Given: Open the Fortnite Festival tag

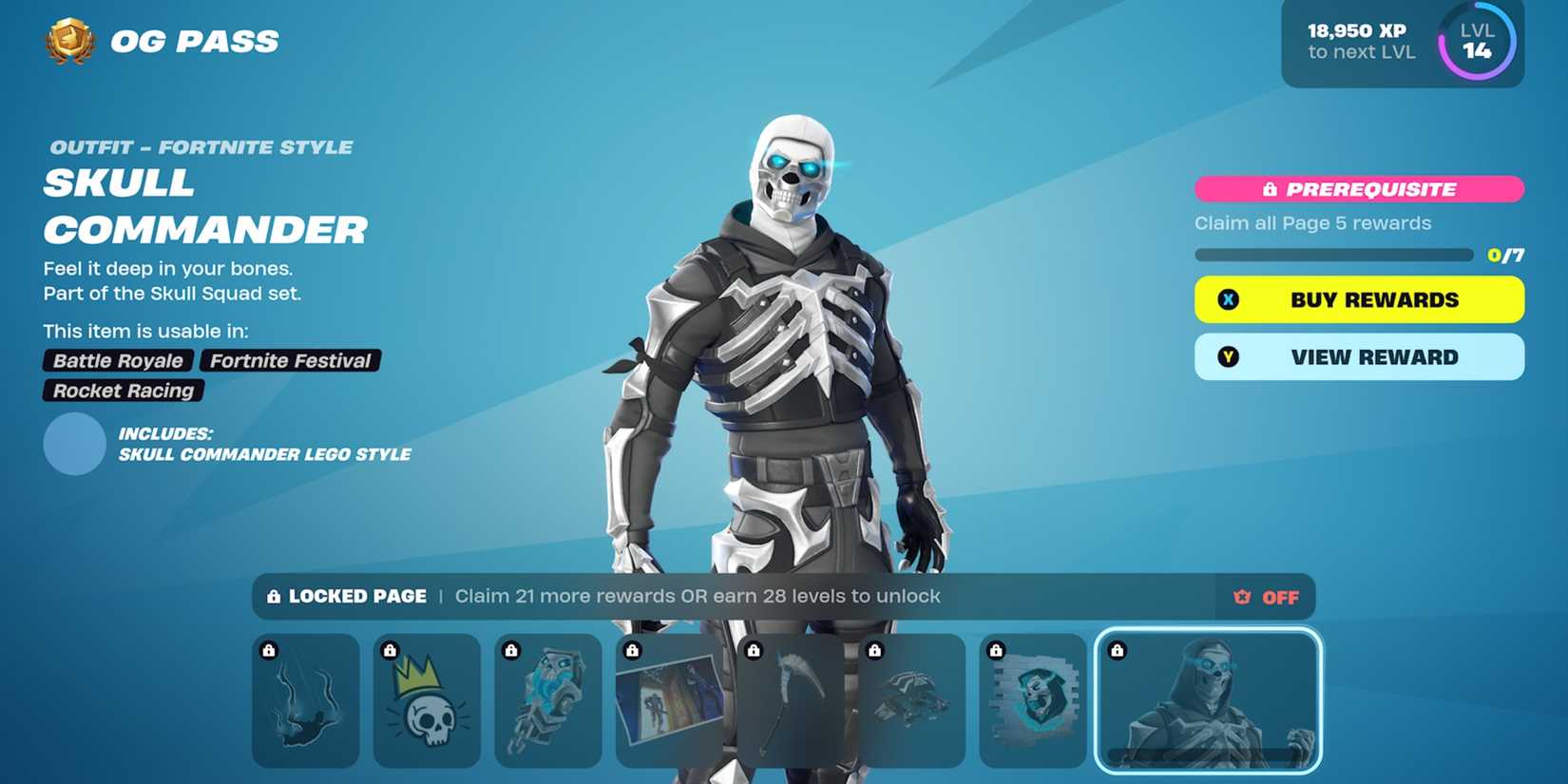Looking at the screenshot, I should pyautogui.click(x=290, y=360).
